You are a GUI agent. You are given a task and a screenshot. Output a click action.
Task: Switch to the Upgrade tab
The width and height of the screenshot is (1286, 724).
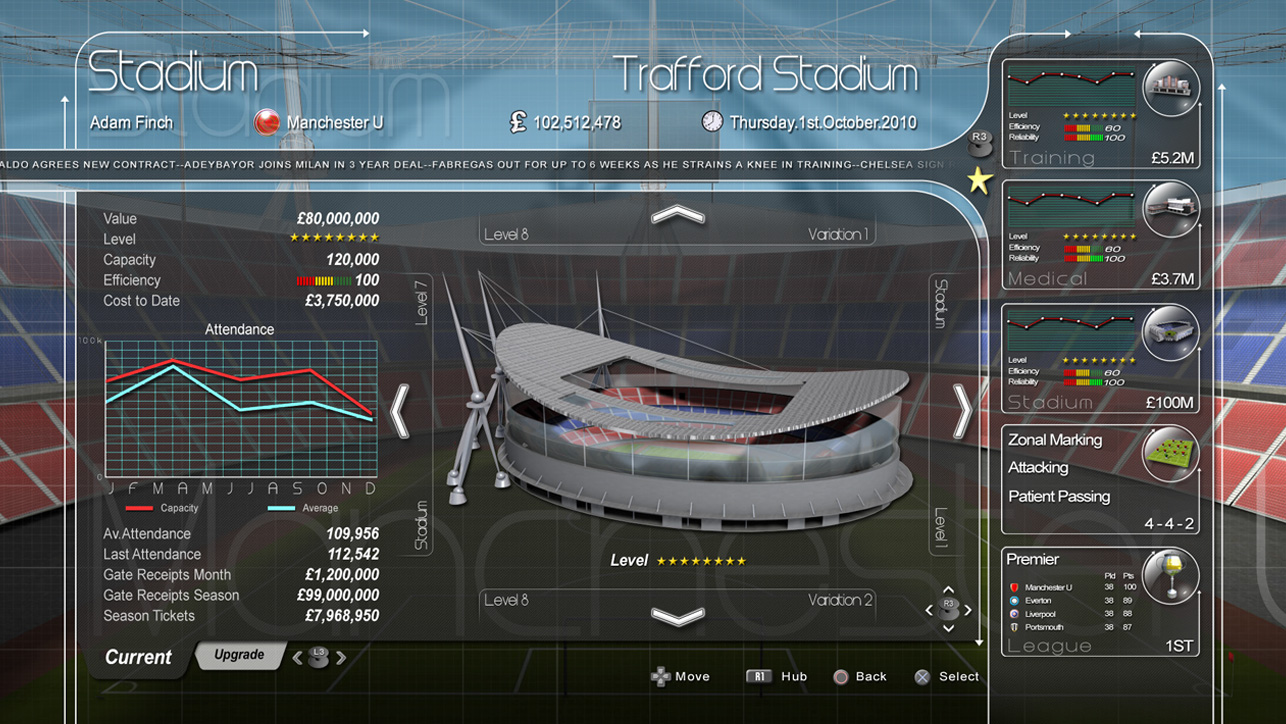[240, 655]
